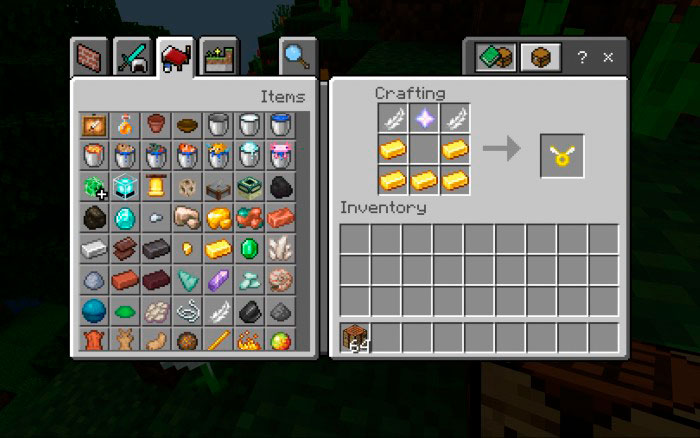Switch to the chest inventory view
The image size is (700, 438).
click(x=540, y=57)
